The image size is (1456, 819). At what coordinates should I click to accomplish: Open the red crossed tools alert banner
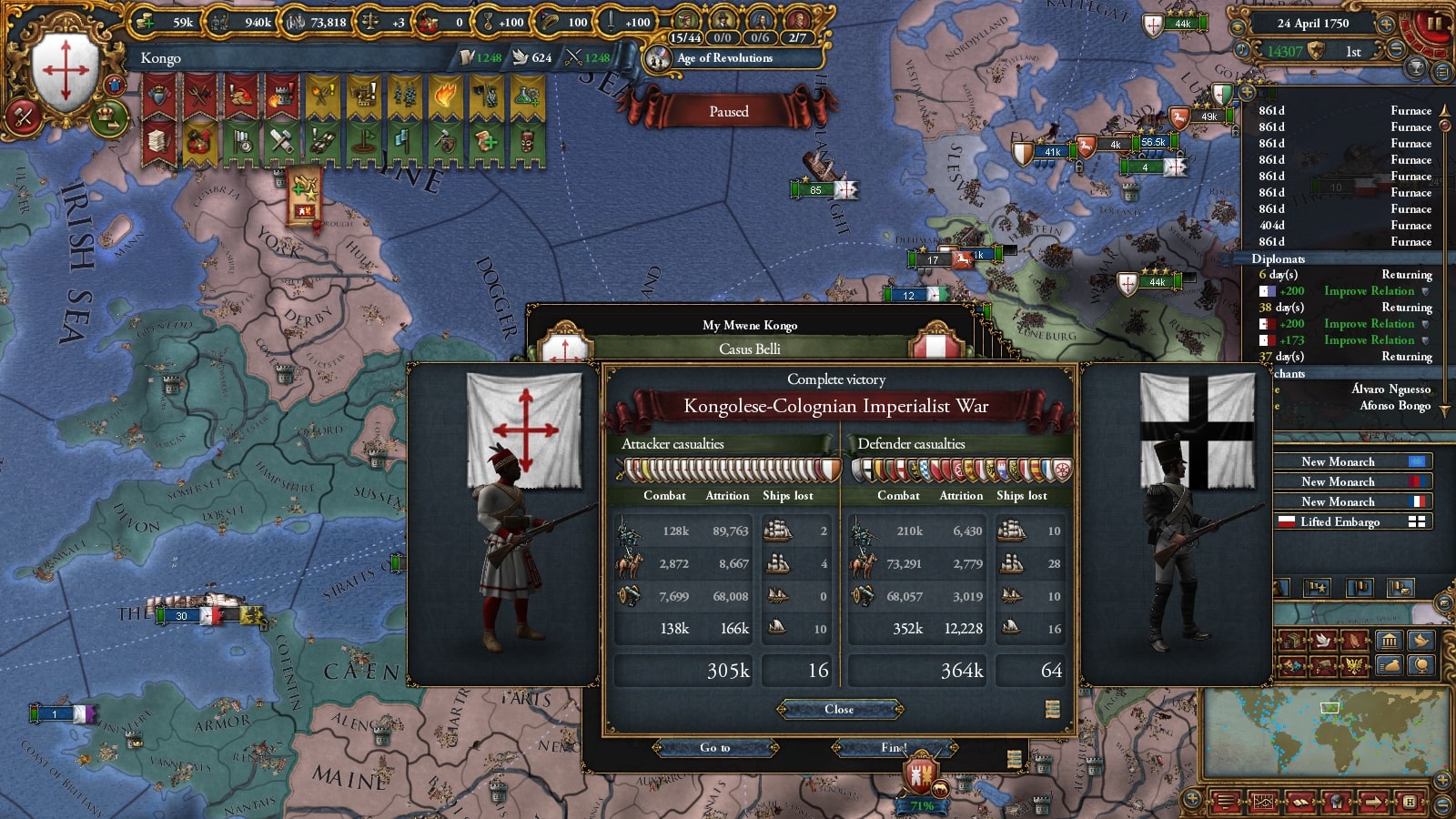[x=199, y=96]
